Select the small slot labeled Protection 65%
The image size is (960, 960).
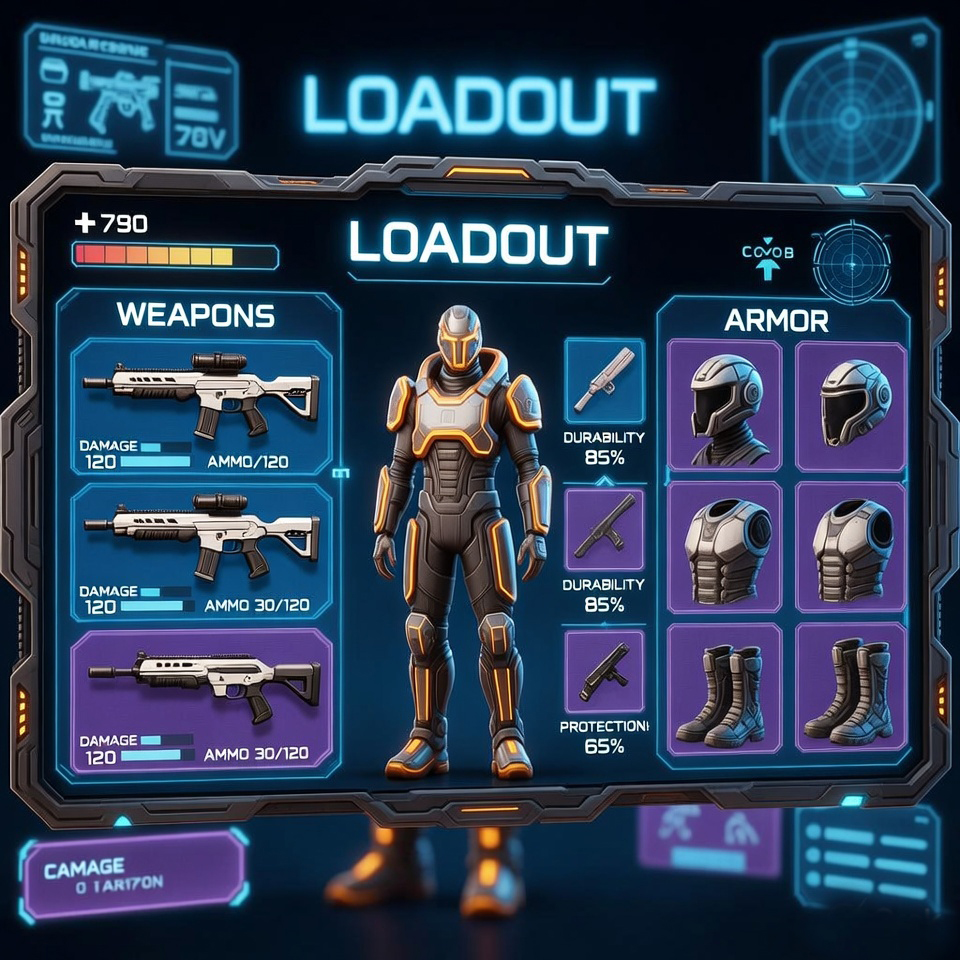pos(604,671)
